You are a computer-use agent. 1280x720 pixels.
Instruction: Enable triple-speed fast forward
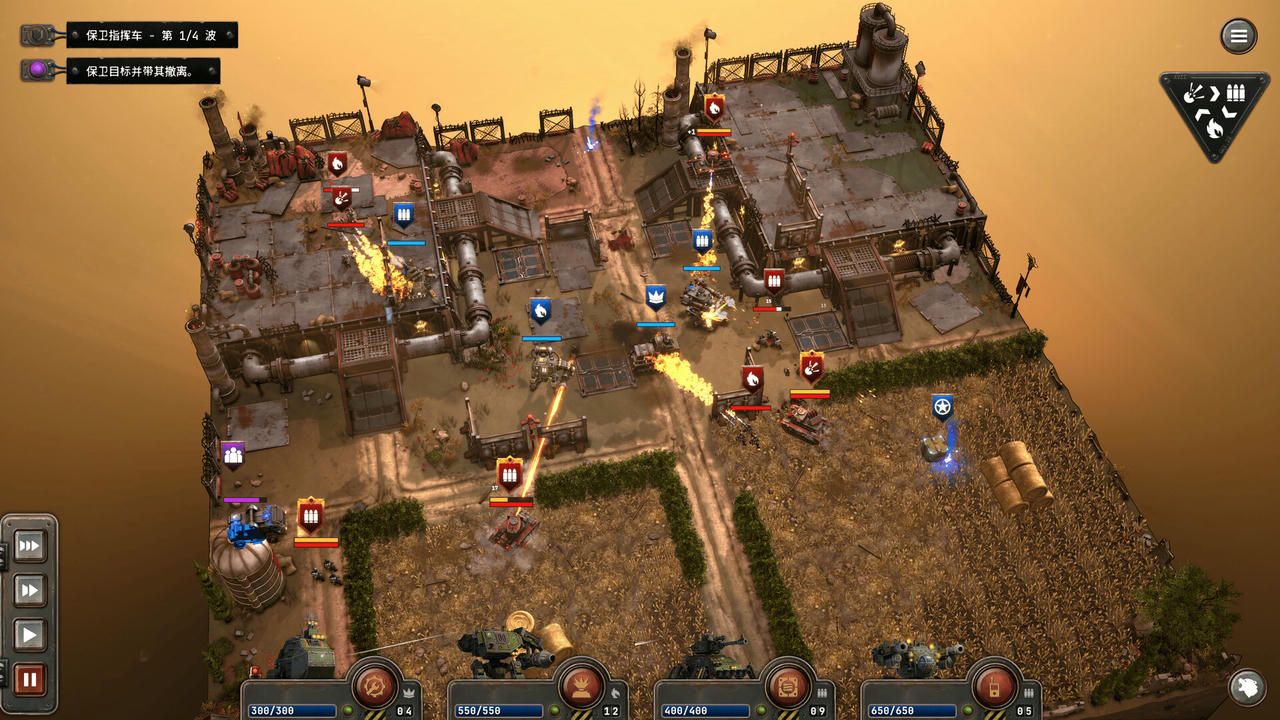28,546
